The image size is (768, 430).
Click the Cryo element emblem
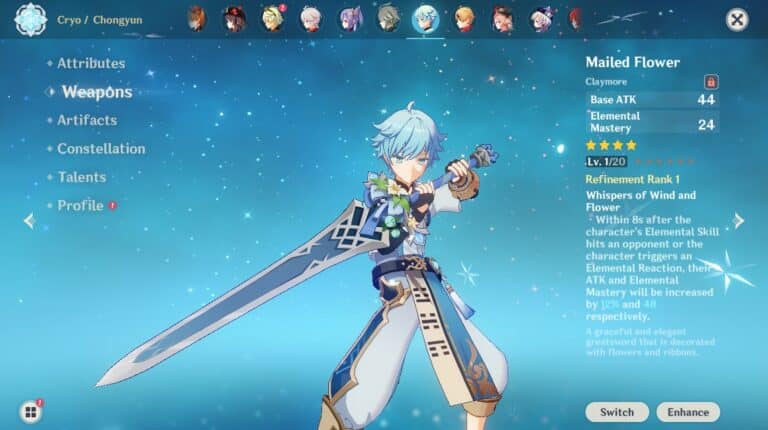coord(31,19)
